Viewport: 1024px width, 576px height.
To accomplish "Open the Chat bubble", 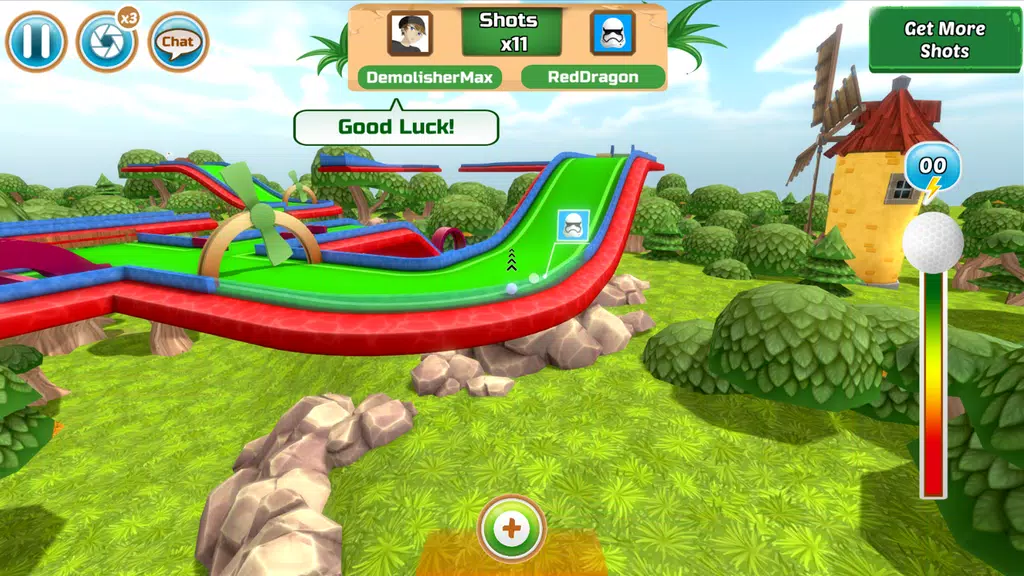I will point(178,42).
